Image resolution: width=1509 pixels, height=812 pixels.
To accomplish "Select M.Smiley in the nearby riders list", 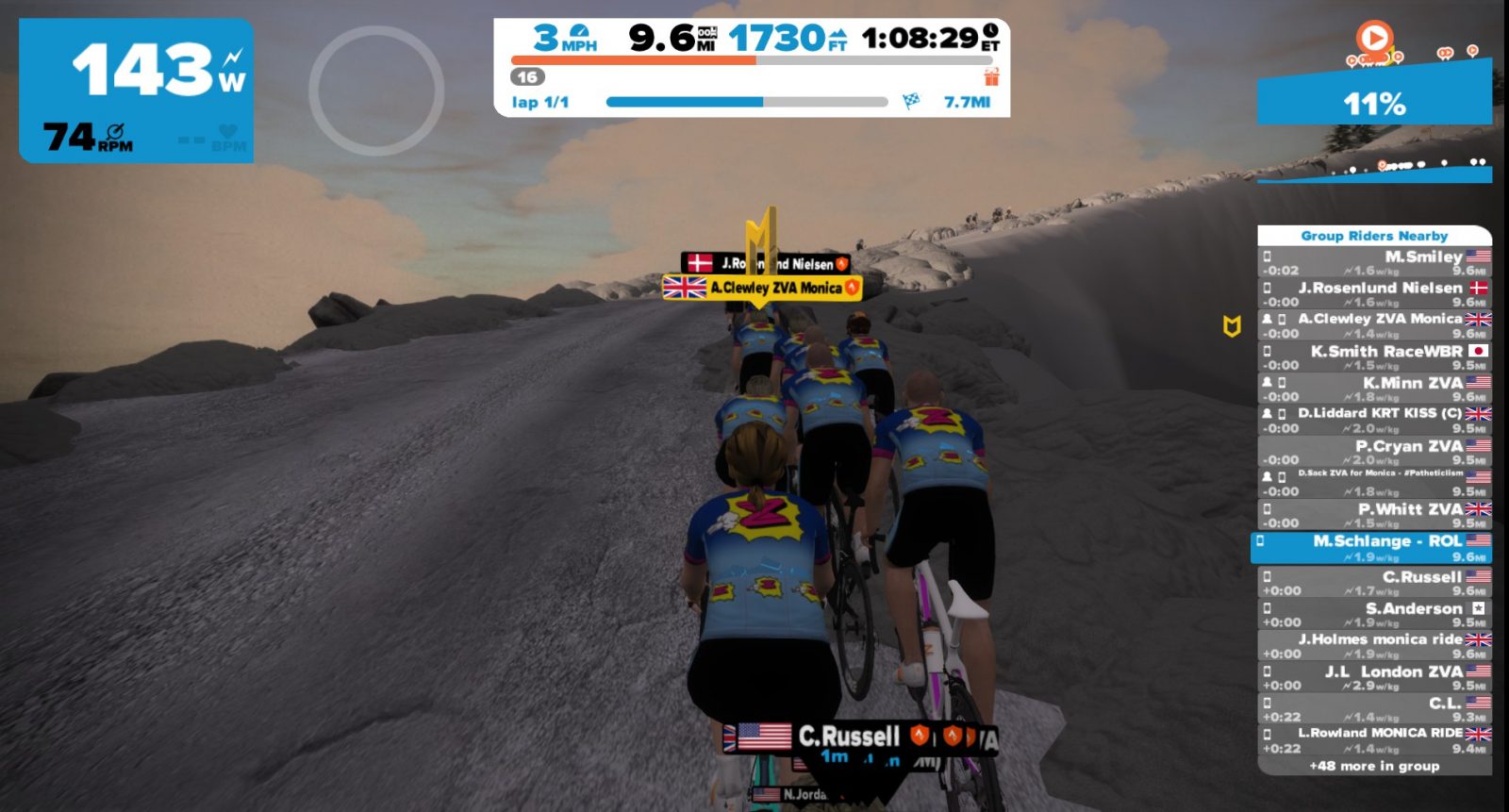I will (x=1374, y=262).
